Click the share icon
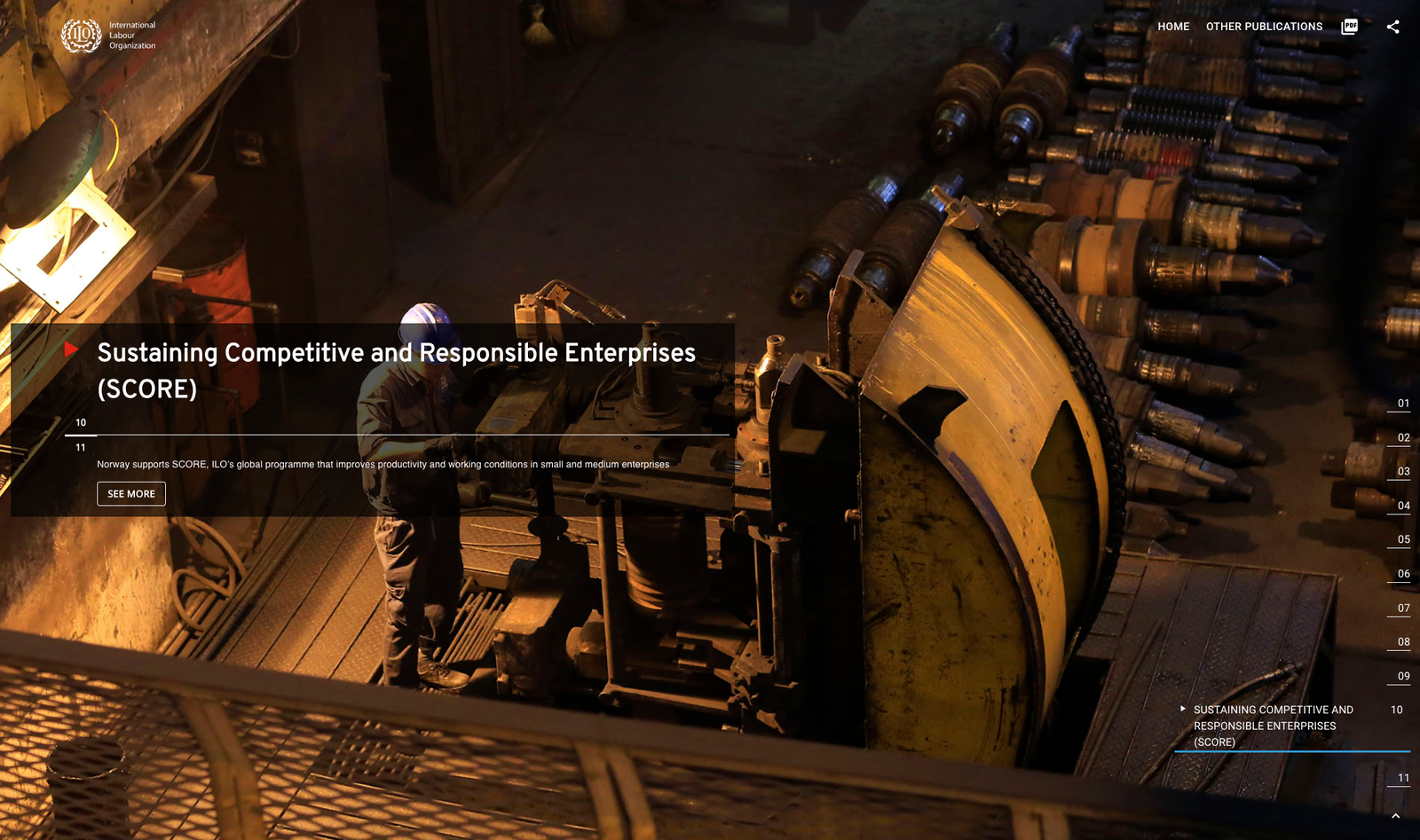This screenshot has width=1420, height=840. coord(1392,27)
